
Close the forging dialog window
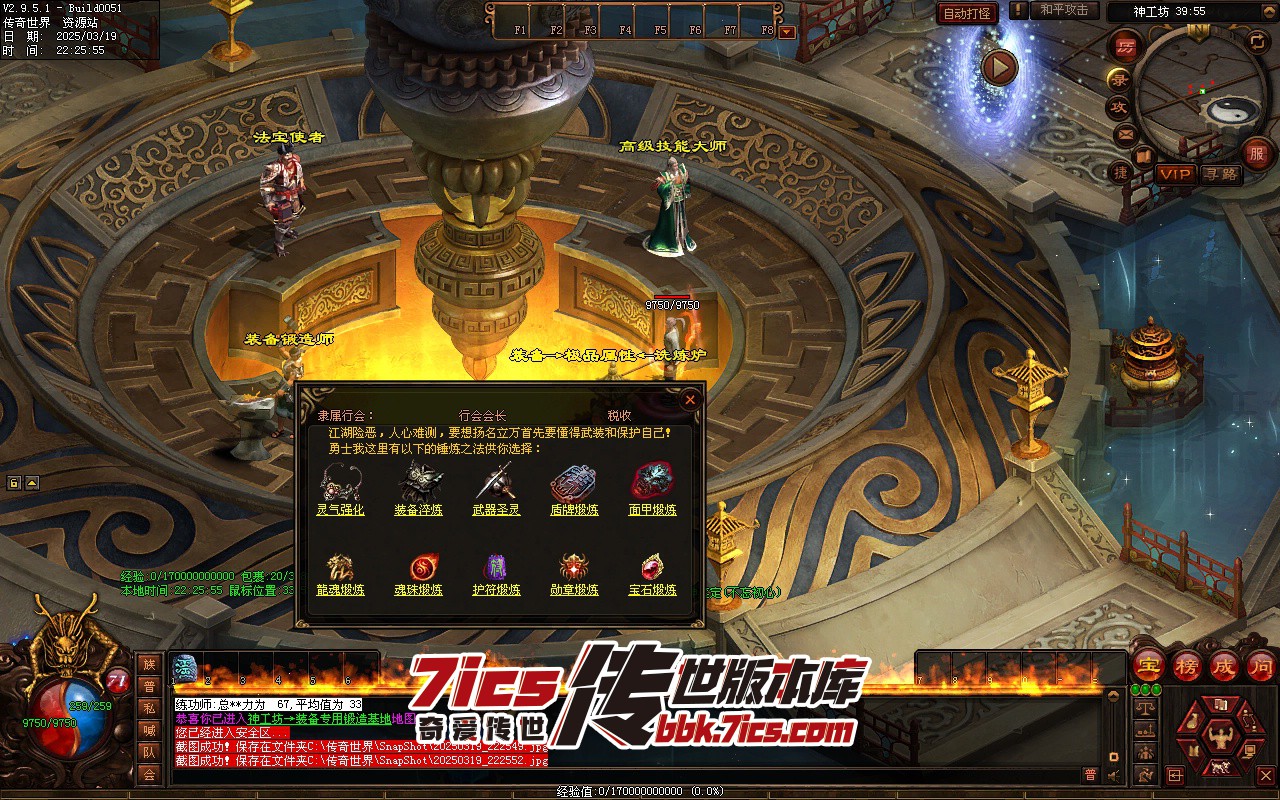click(x=689, y=400)
